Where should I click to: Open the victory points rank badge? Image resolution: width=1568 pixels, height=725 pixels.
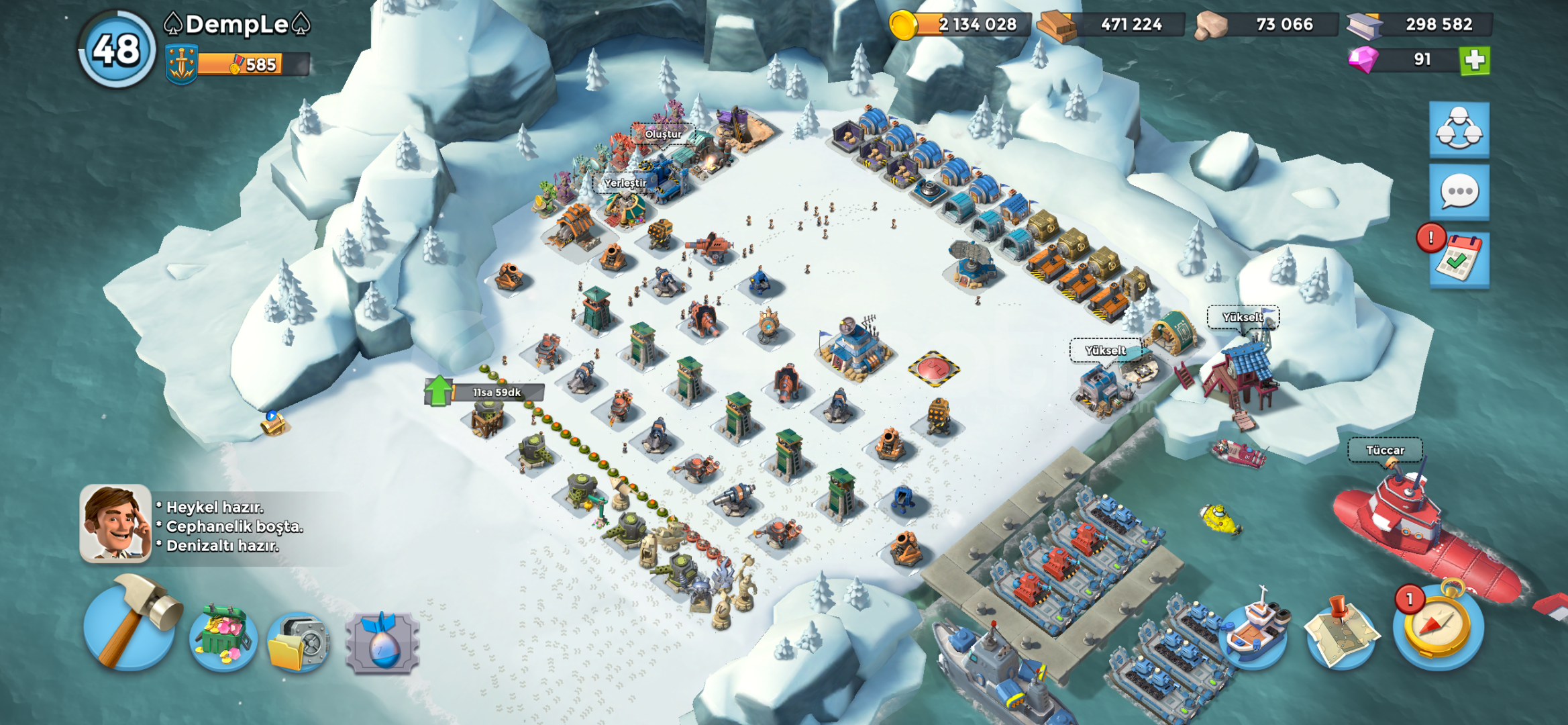pos(181,64)
